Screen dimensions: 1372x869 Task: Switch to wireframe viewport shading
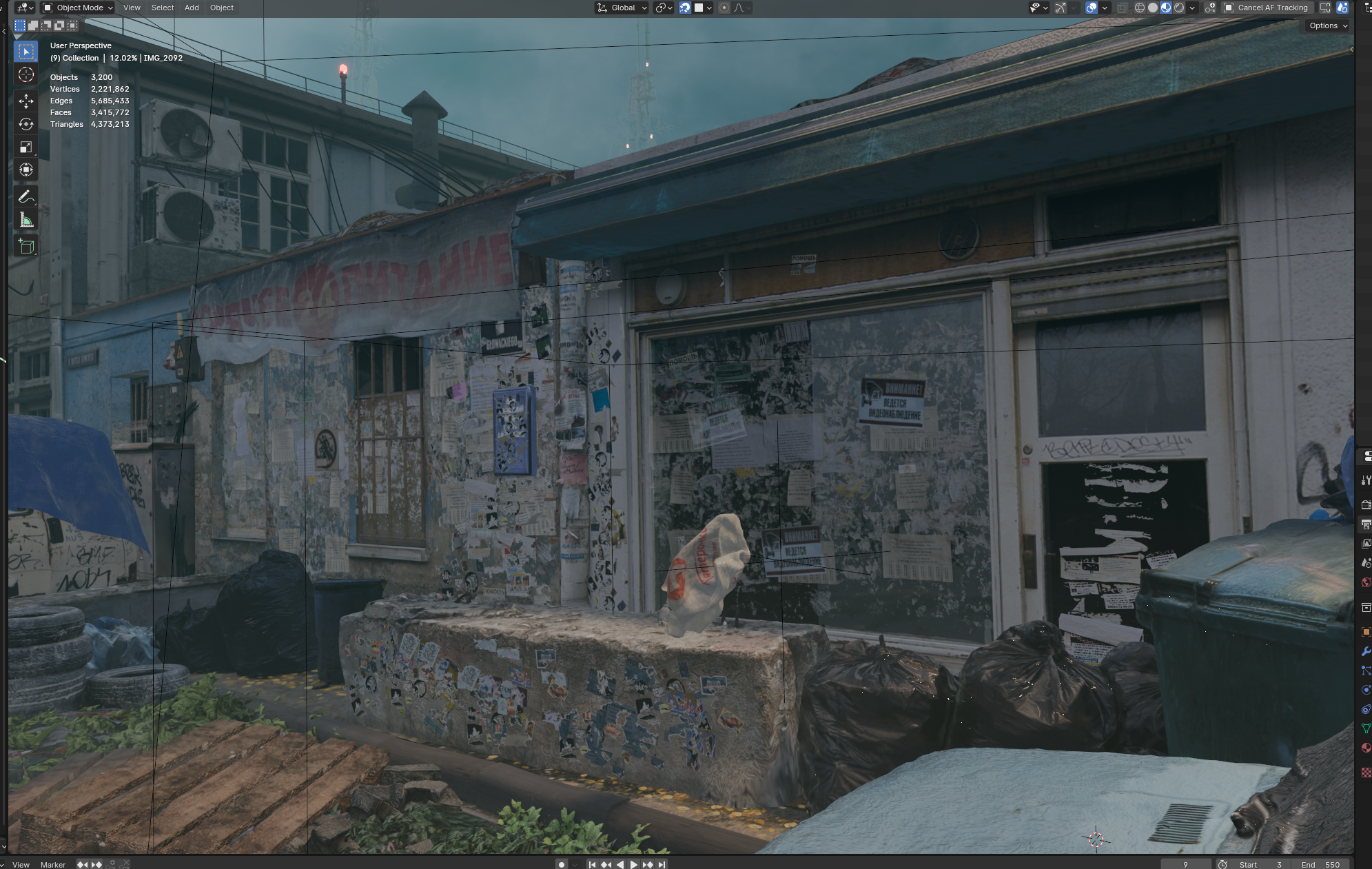(1140, 8)
